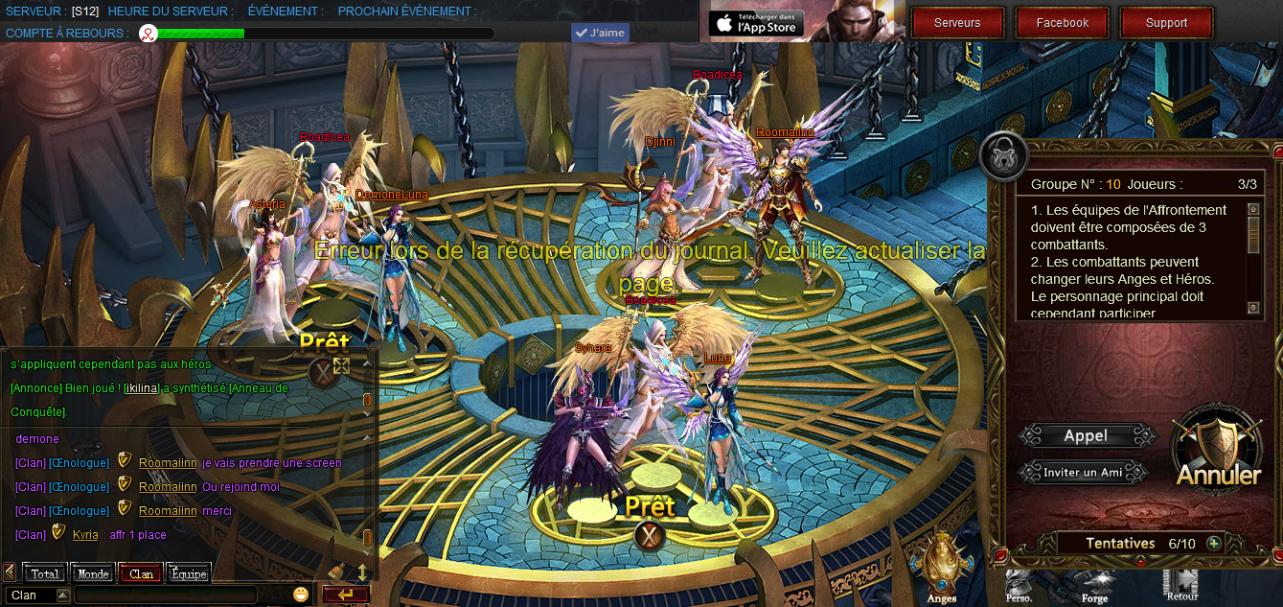Open the Serveurs page
This screenshot has width=1283, height=607.
957,23
